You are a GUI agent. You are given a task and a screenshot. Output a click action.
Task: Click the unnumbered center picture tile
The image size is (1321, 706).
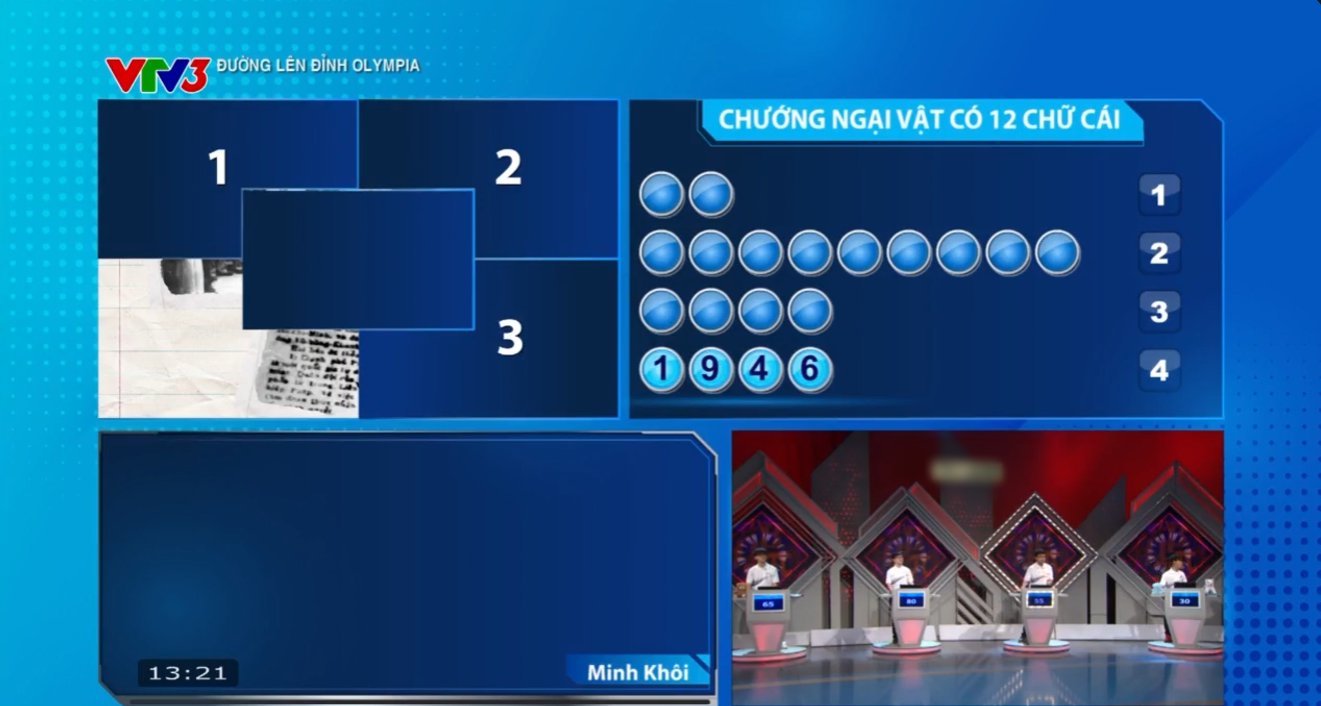(358, 259)
